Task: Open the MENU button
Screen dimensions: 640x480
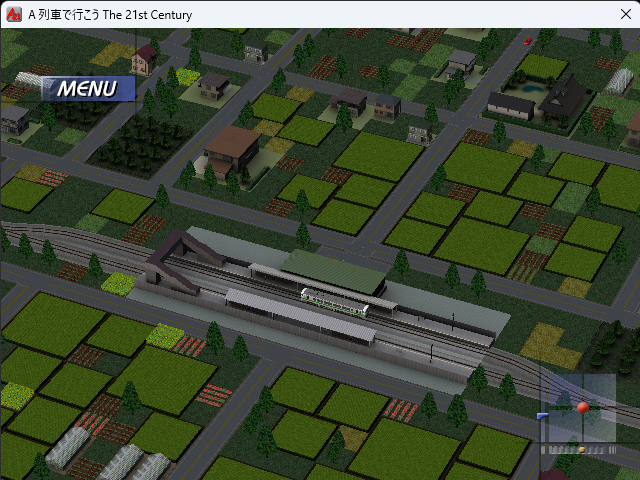Action: pyautogui.click(x=87, y=89)
